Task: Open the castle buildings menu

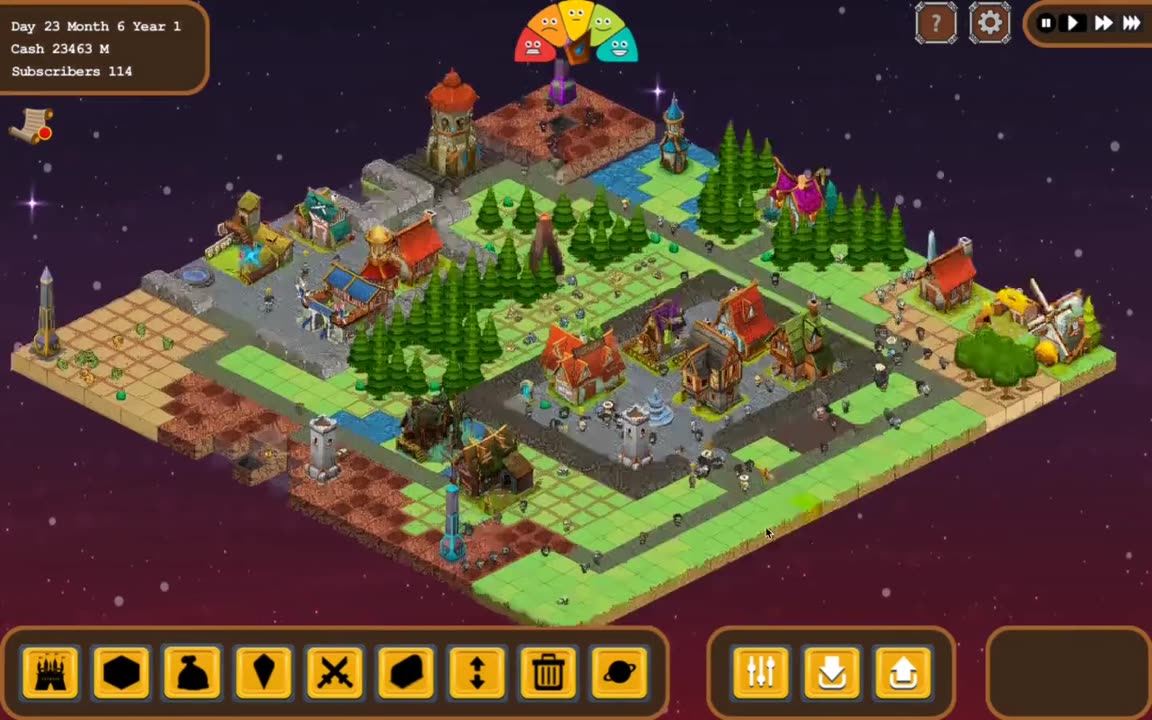Action: point(50,672)
